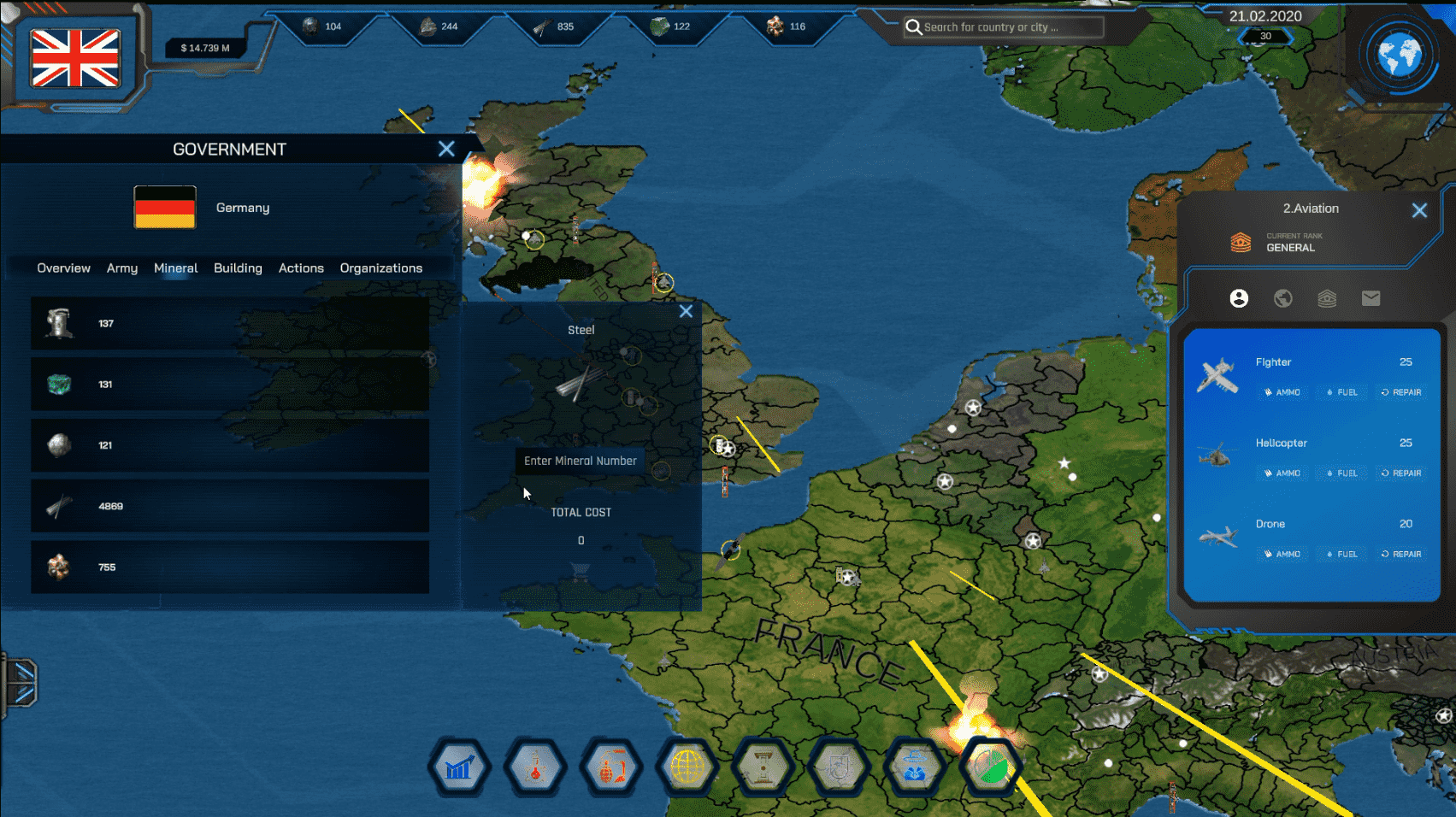The height and width of the screenshot is (817, 1456).
Task: Focus the country or city search box
Action: click(x=1005, y=27)
